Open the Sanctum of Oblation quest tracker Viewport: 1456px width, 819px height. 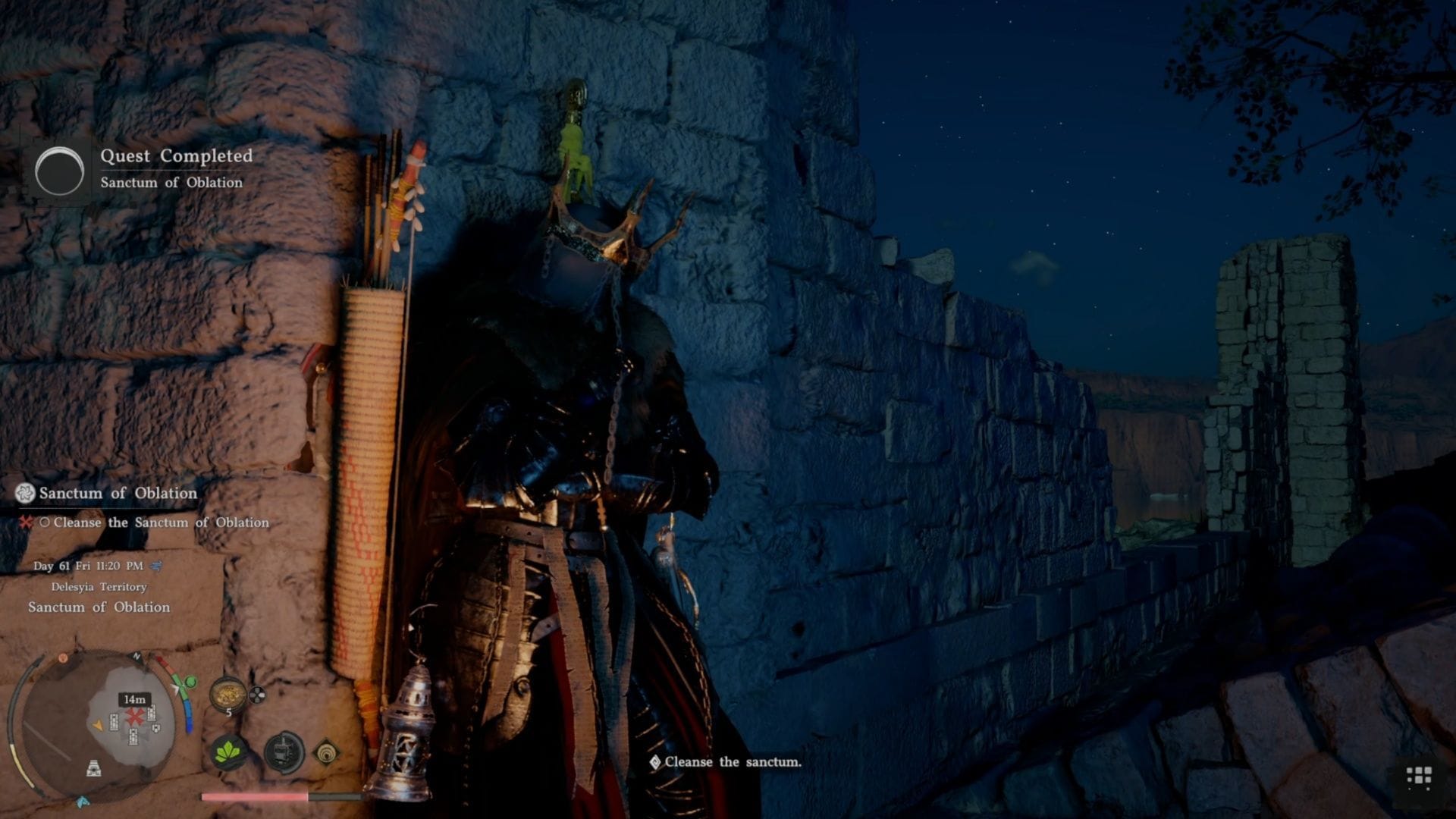[118, 493]
